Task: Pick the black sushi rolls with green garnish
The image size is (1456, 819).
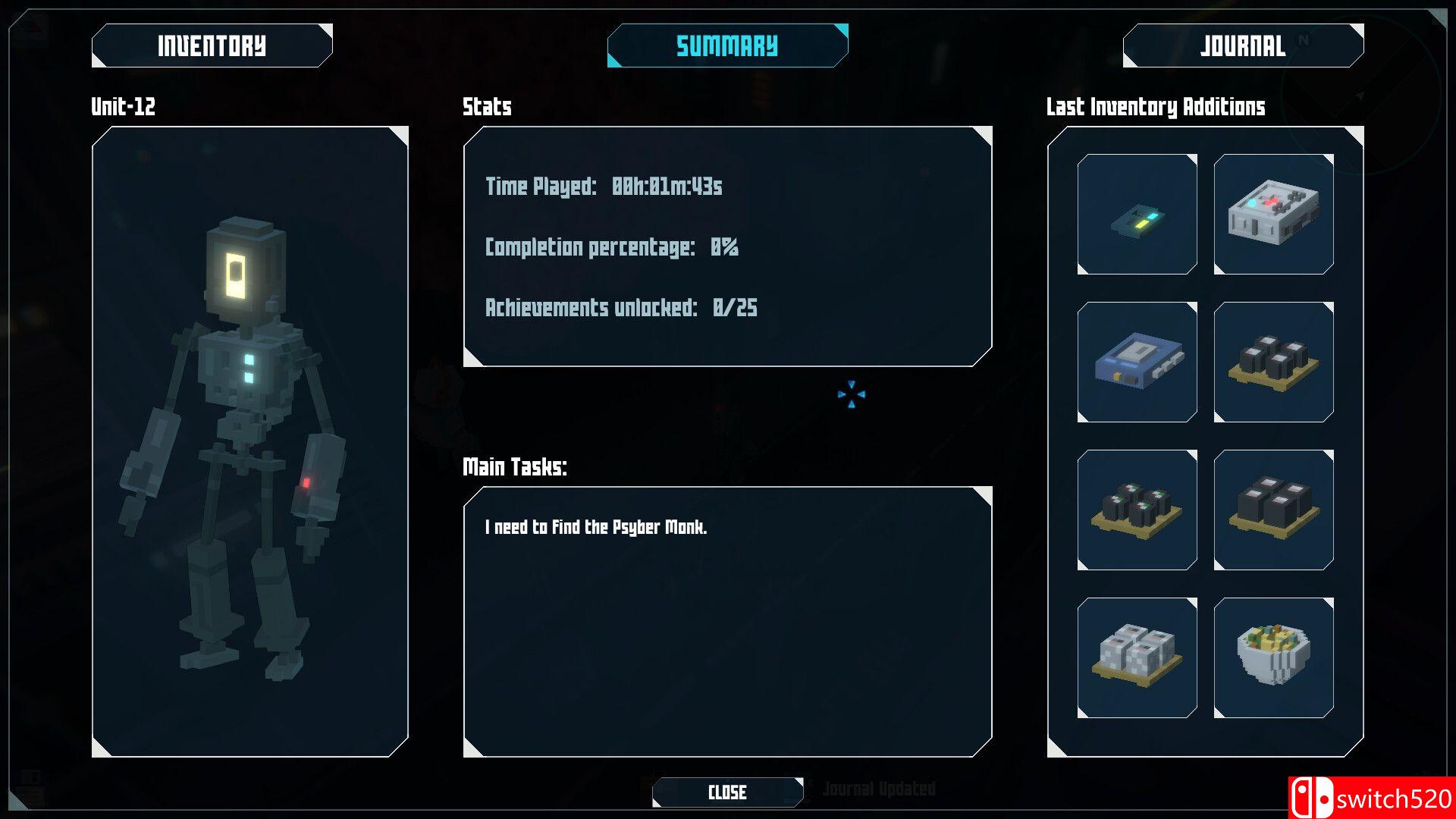Action: pos(1137,510)
